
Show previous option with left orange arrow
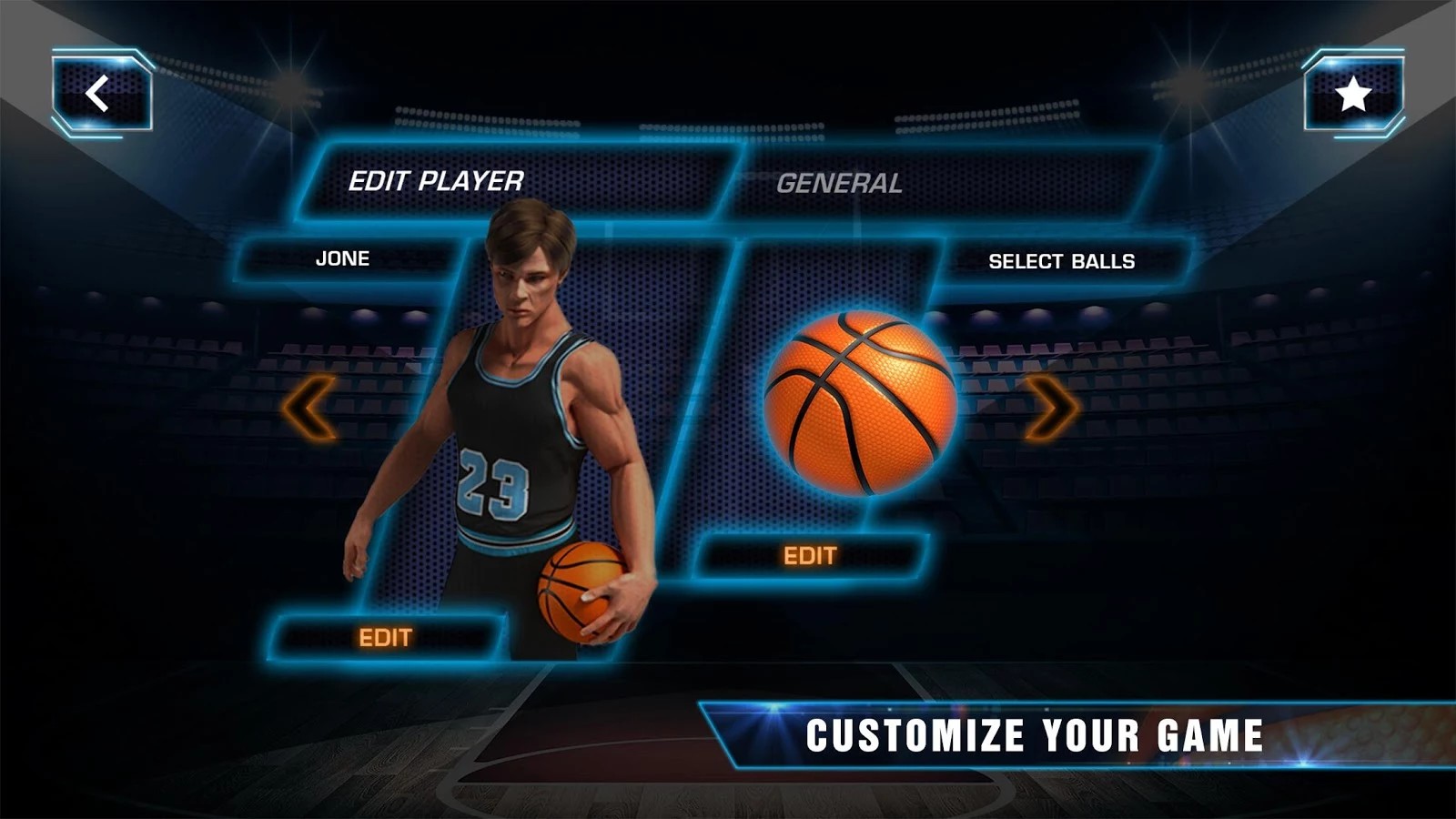[309, 408]
